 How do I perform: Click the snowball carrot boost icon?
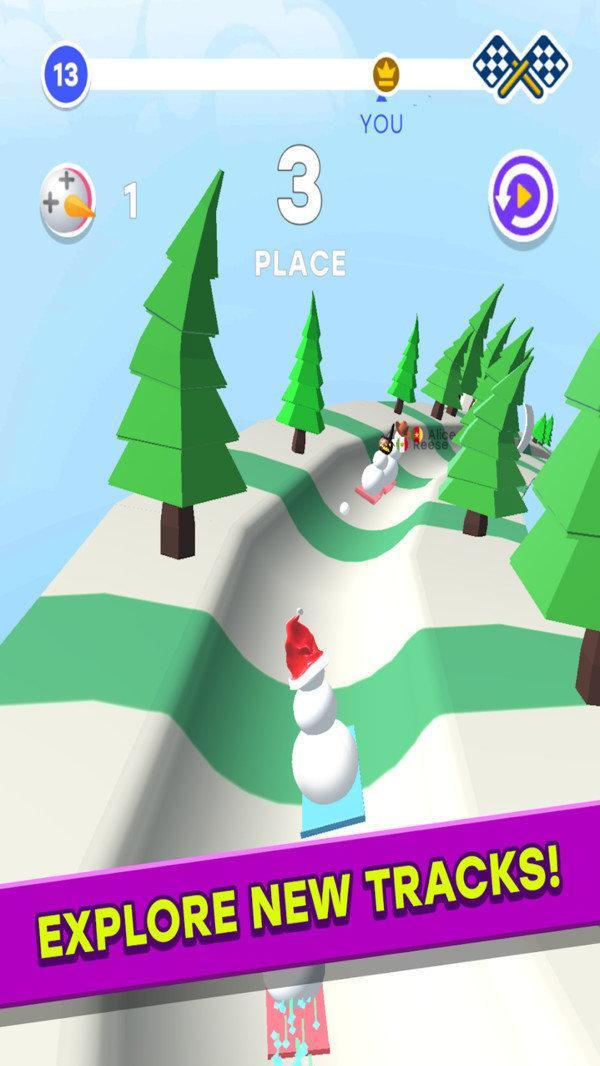(x=68, y=200)
